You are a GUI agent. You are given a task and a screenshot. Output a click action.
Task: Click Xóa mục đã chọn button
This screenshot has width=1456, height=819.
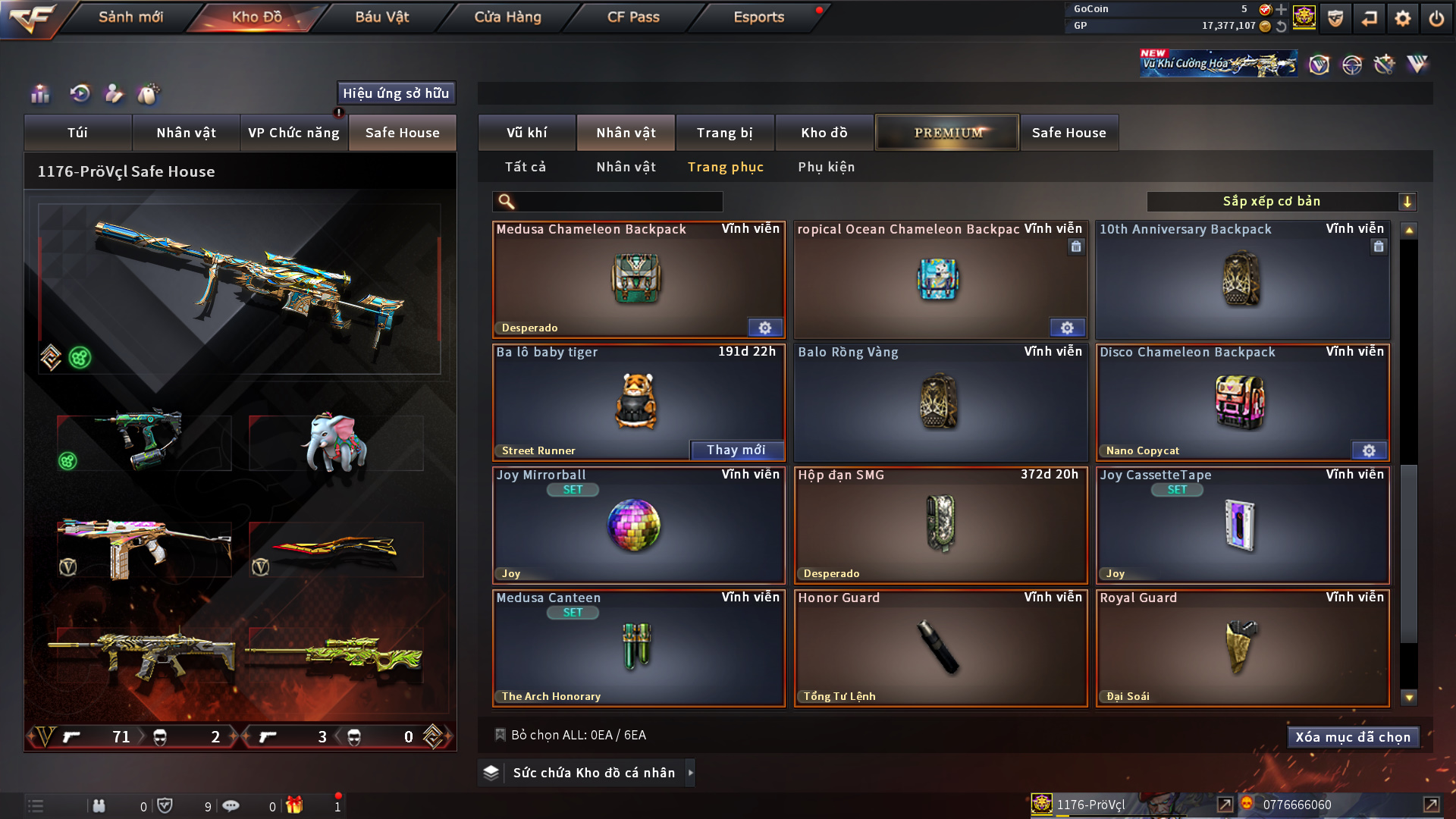1352,737
